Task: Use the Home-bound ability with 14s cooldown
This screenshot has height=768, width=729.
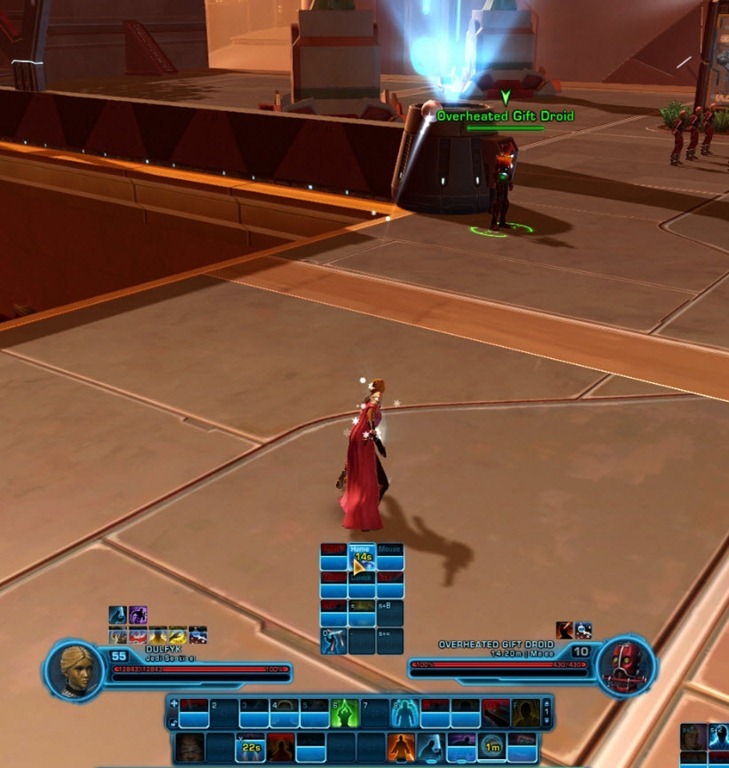Action: click(x=362, y=557)
